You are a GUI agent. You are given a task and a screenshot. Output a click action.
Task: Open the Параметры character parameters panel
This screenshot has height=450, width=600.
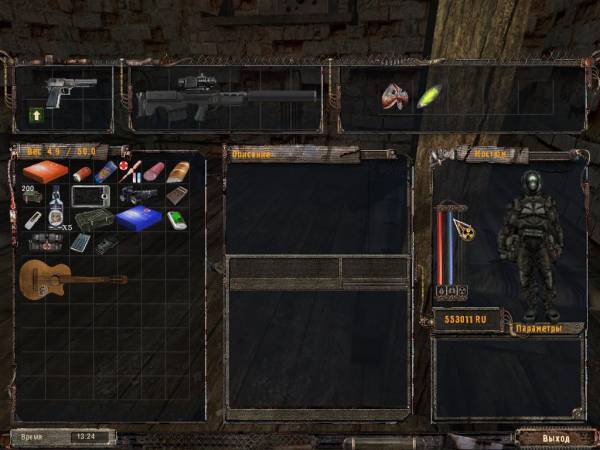point(539,328)
